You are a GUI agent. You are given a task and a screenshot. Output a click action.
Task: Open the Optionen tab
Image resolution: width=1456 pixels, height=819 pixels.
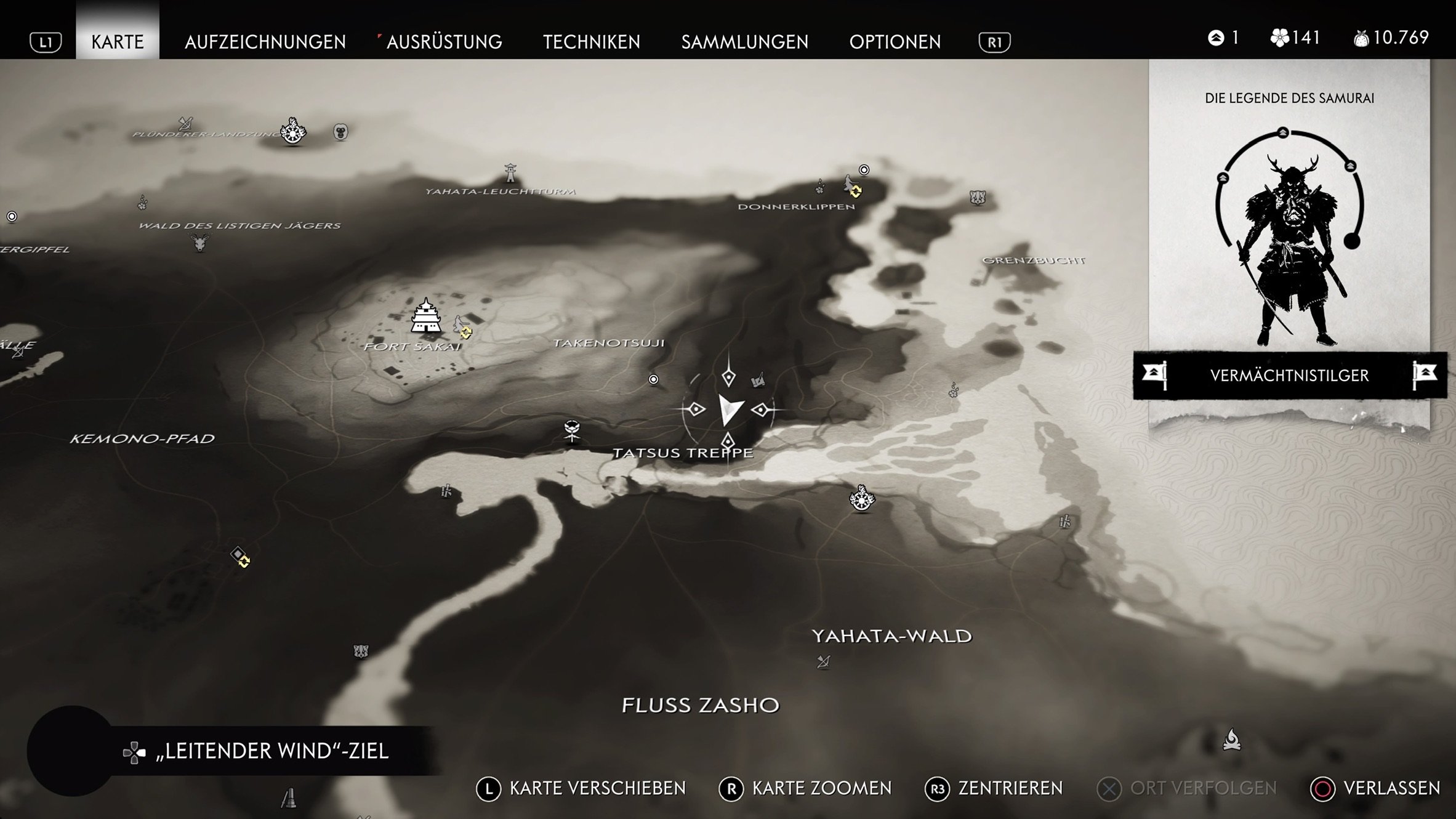point(895,41)
